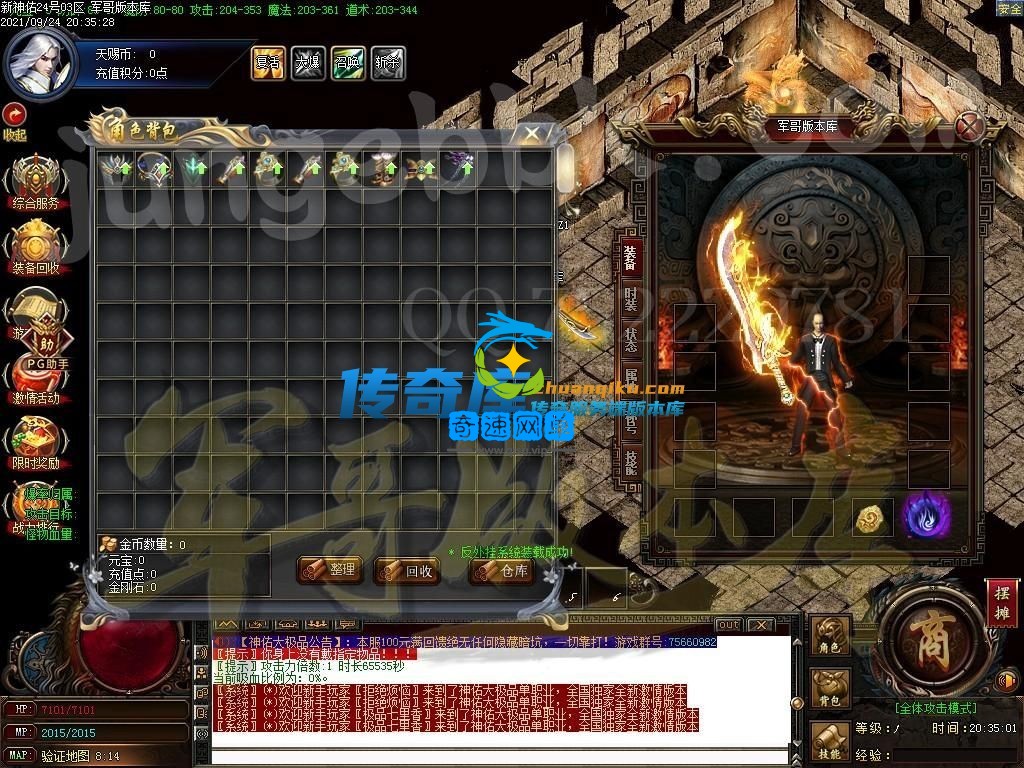Open the 限时奖励 timed rewards icon
1024x768 pixels.
[36, 442]
